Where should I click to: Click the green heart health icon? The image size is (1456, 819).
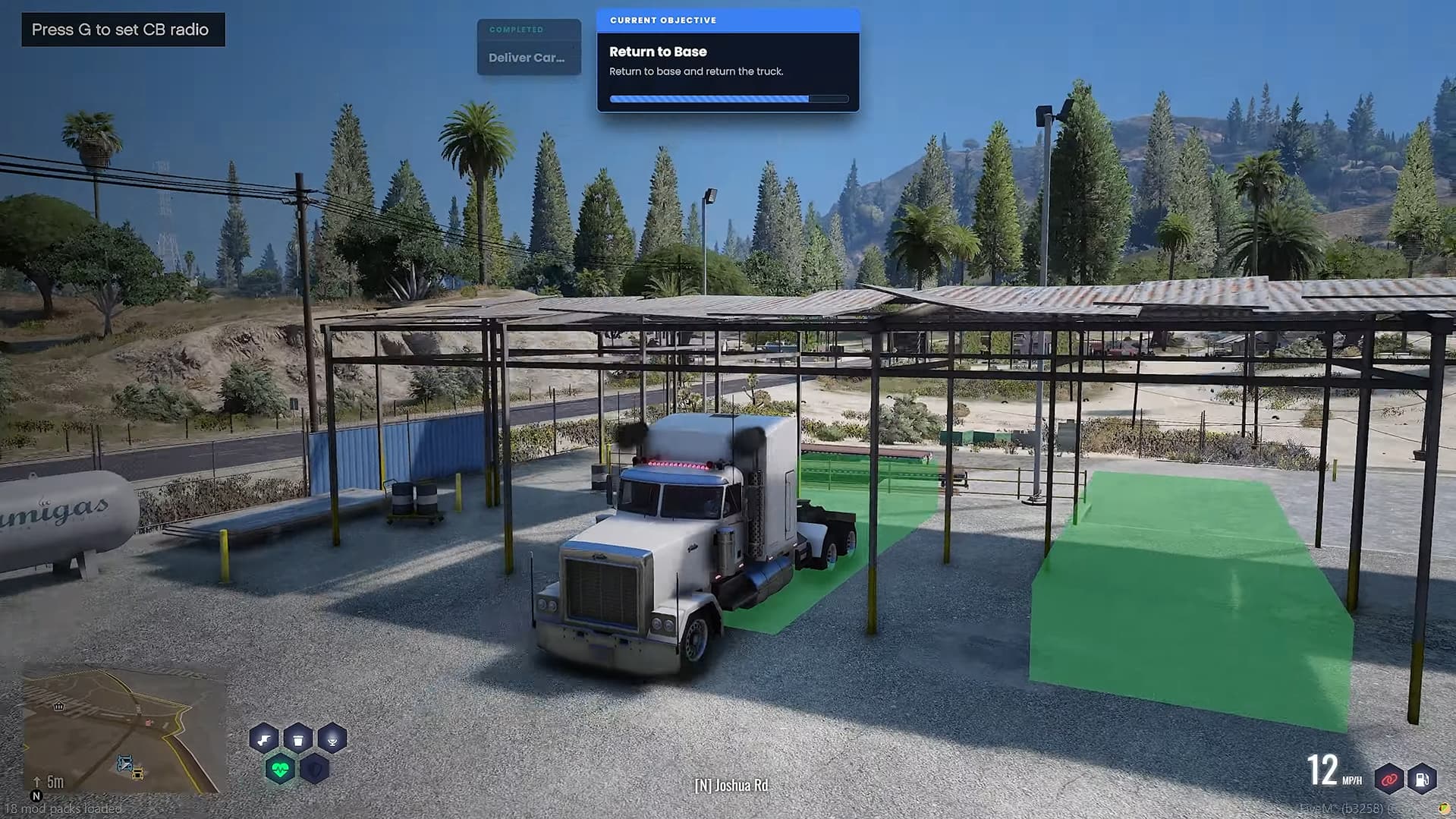coord(280,770)
